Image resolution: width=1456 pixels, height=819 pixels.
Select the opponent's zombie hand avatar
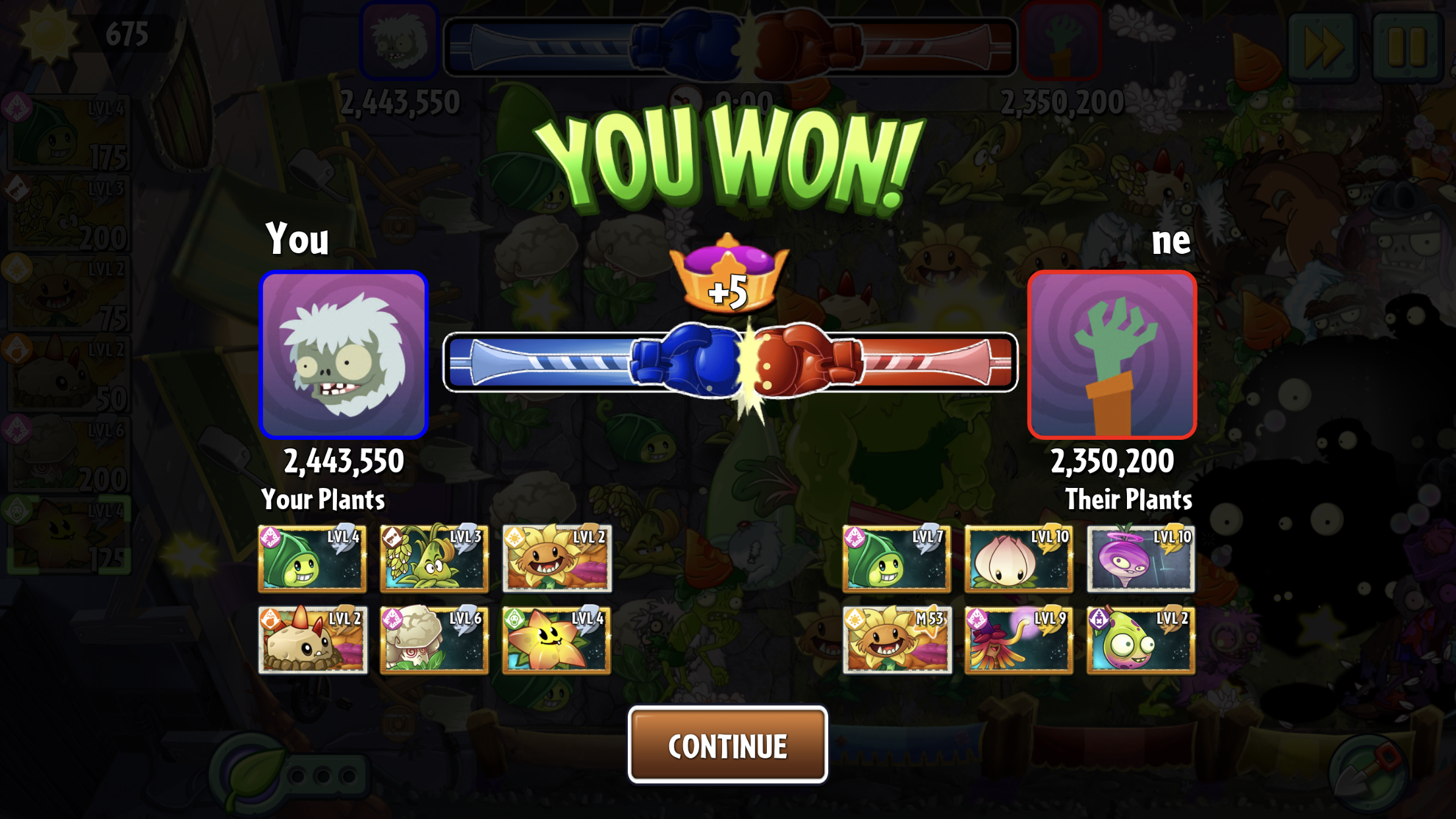1112,355
